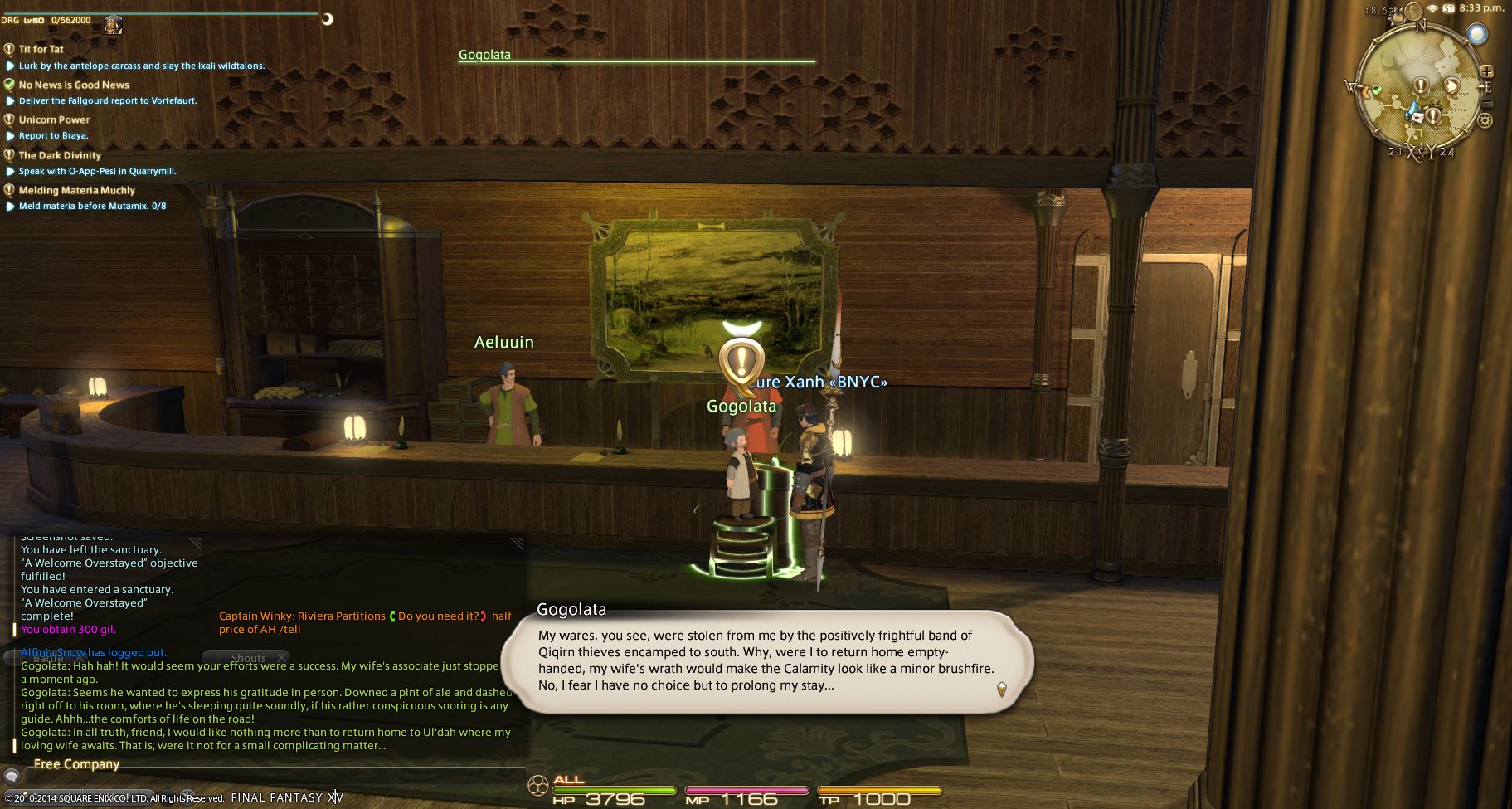Click the ST server time icon

click(1448, 8)
